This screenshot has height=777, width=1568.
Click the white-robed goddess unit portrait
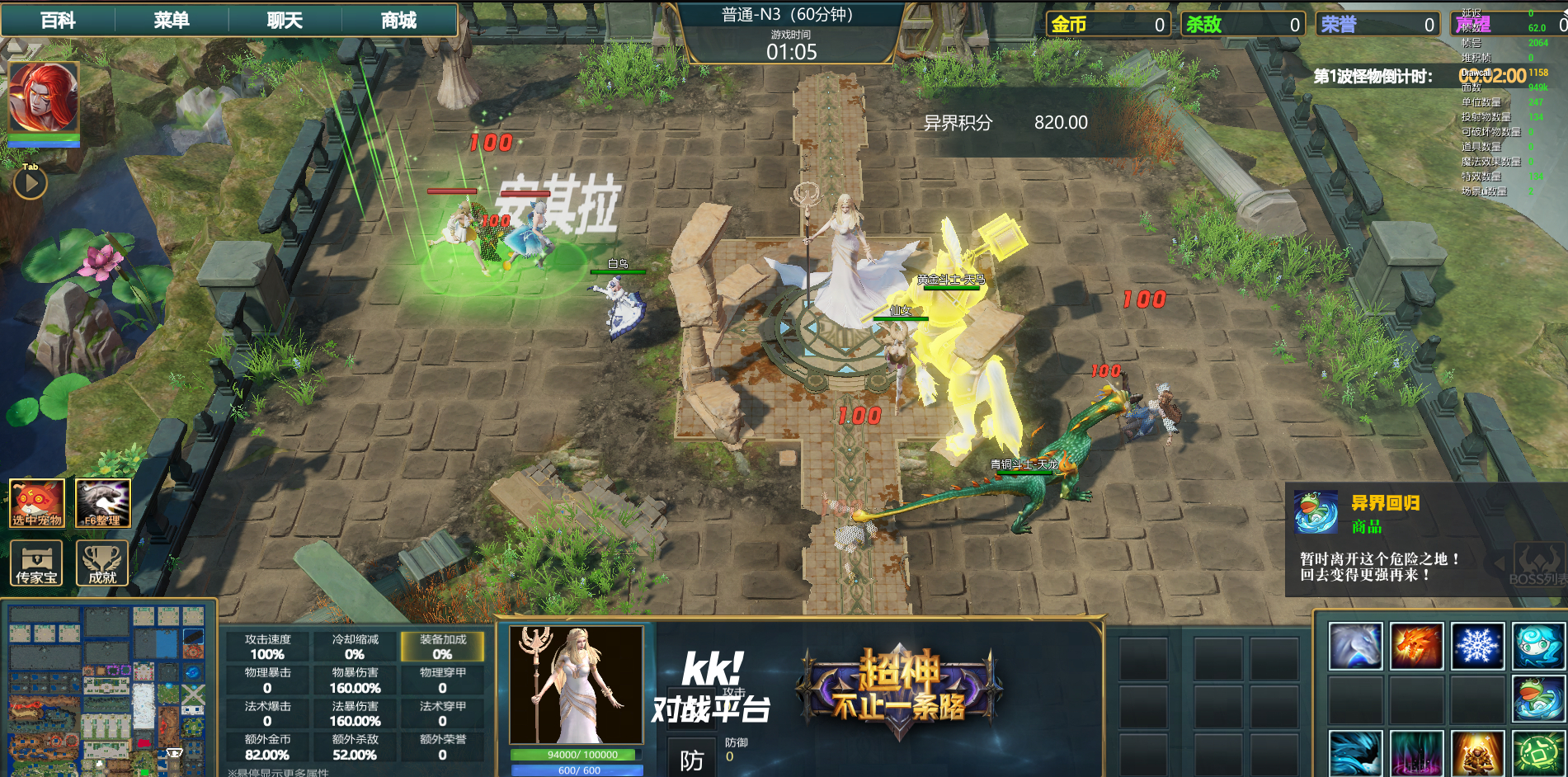(576, 685)
